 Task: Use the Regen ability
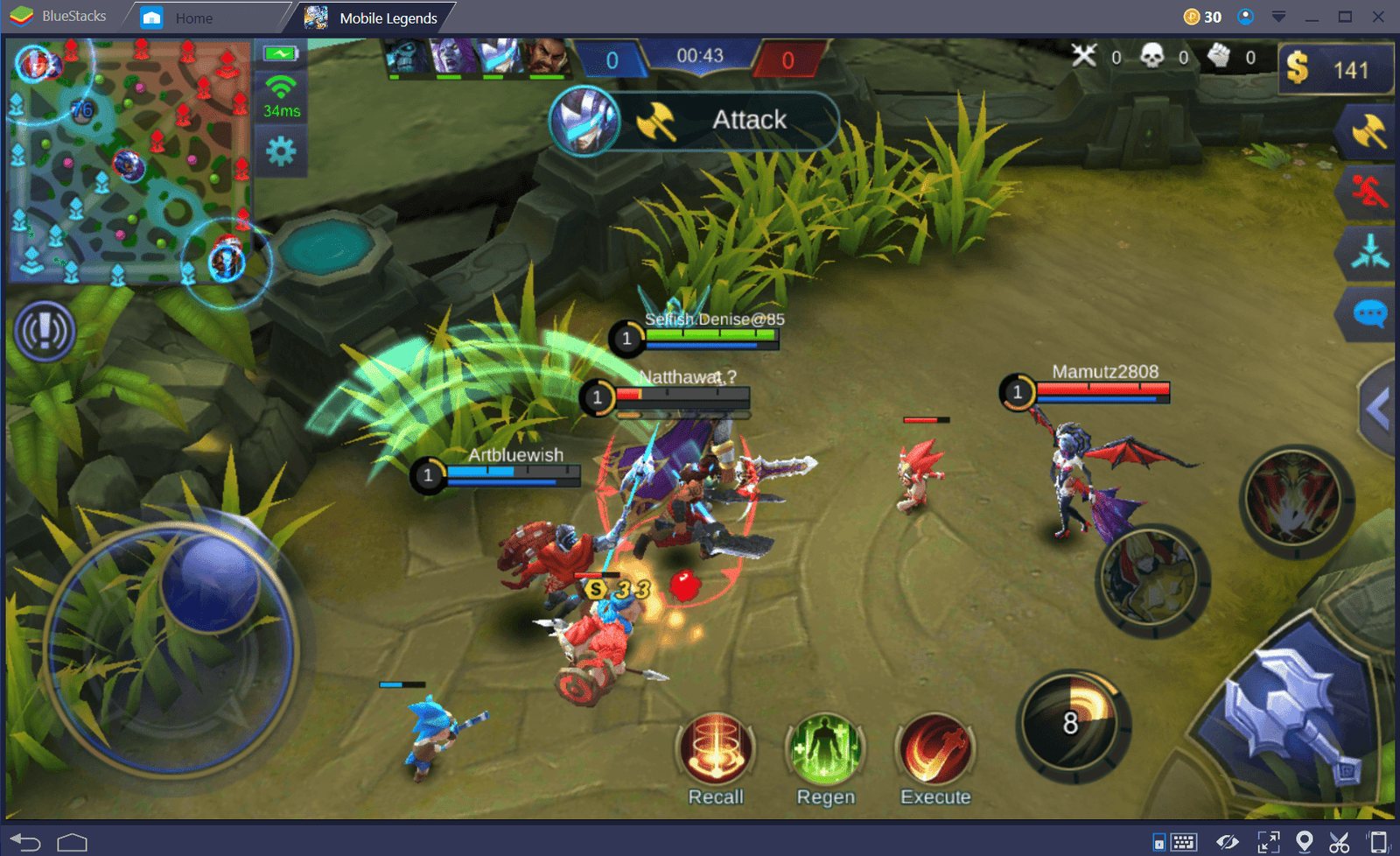pos(825,750)
